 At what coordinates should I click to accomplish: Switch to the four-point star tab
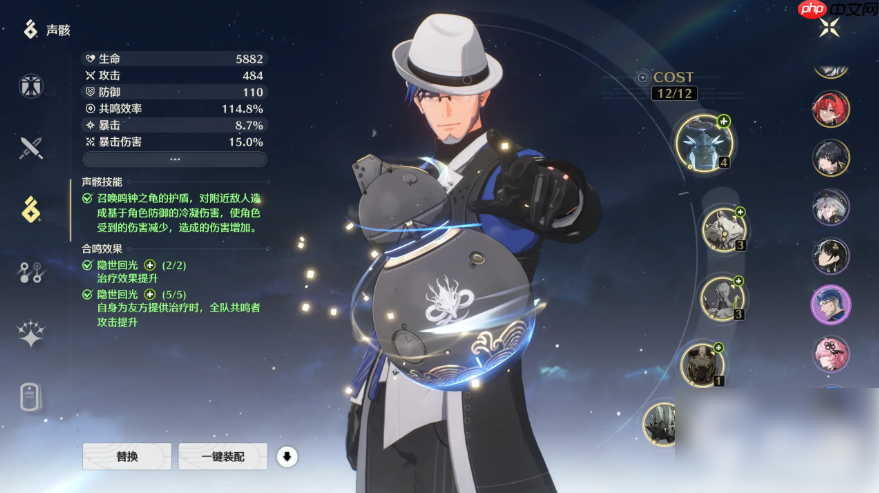tap(31, 335)
